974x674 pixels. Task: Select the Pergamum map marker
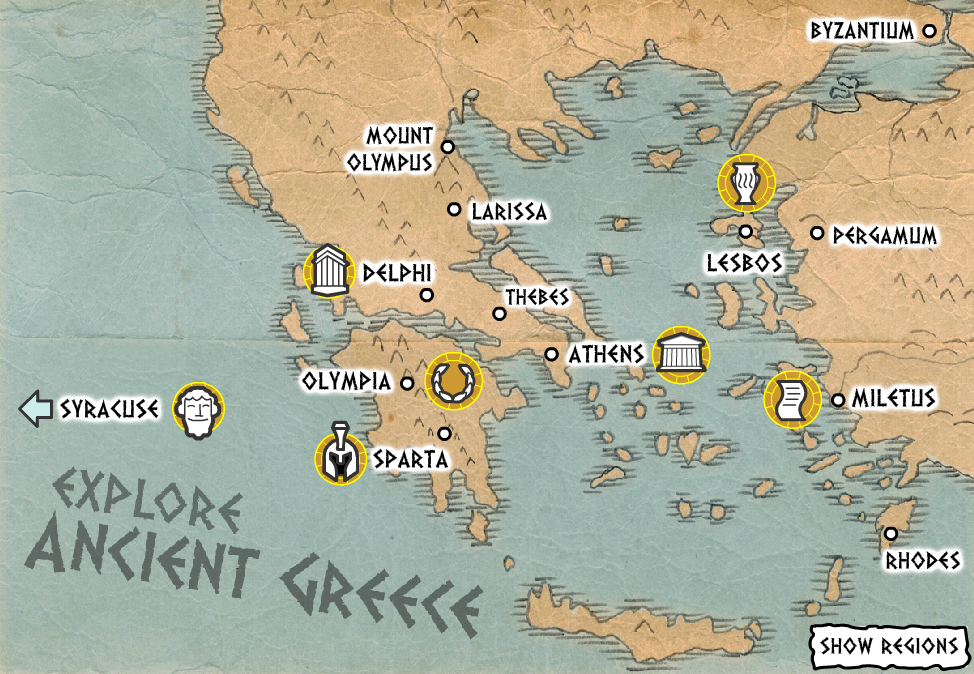[x=817, y=234]
